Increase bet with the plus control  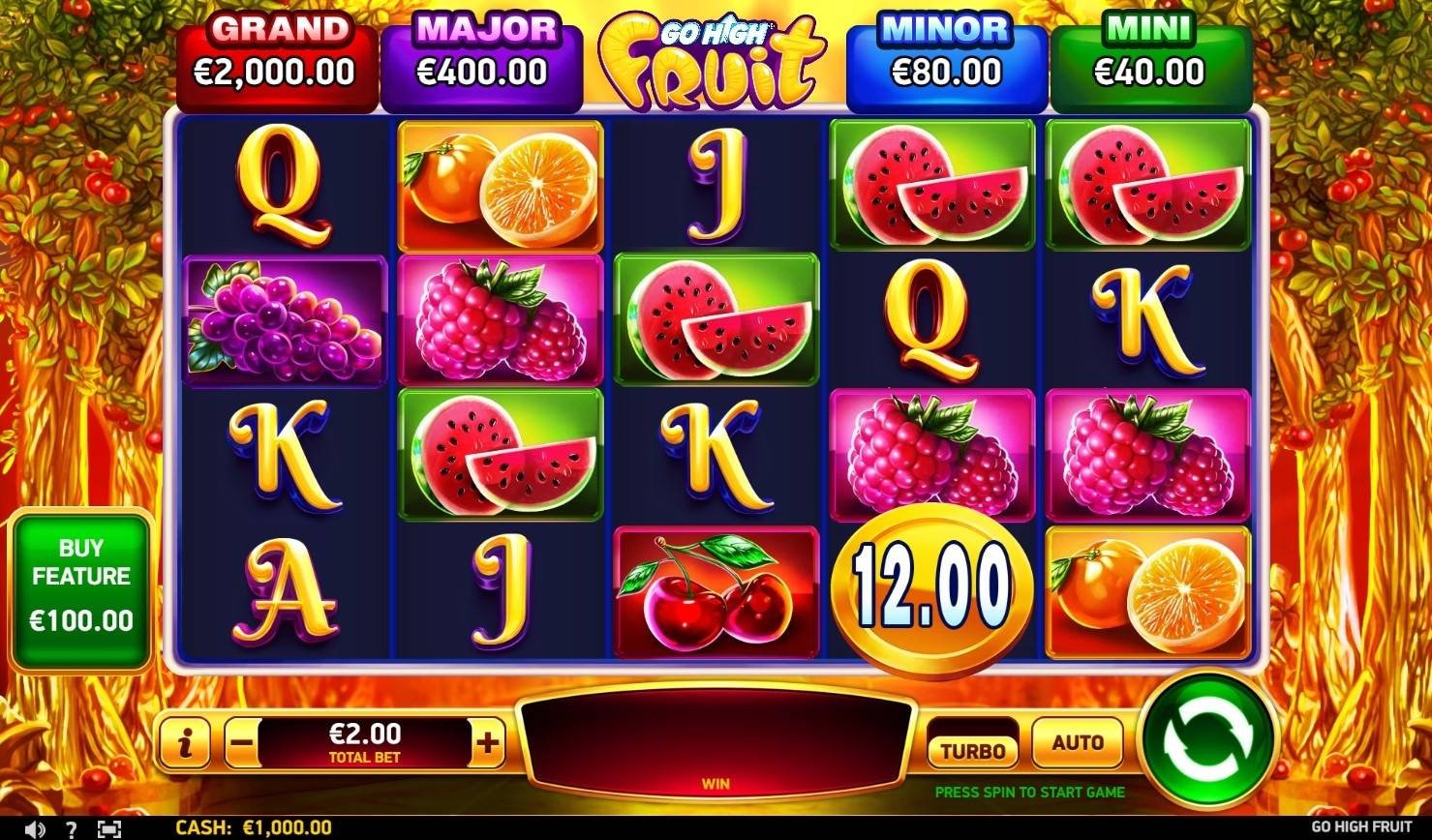(x=486, y=743)
